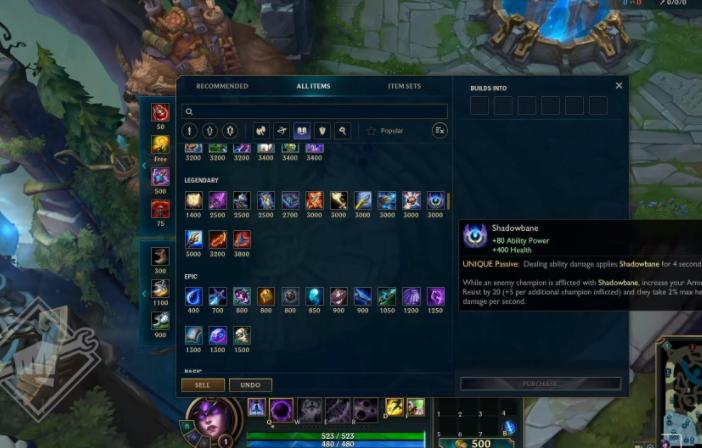Open the All Items tab
This screenshot has width=702, height=448.
[x=313, y=86]
